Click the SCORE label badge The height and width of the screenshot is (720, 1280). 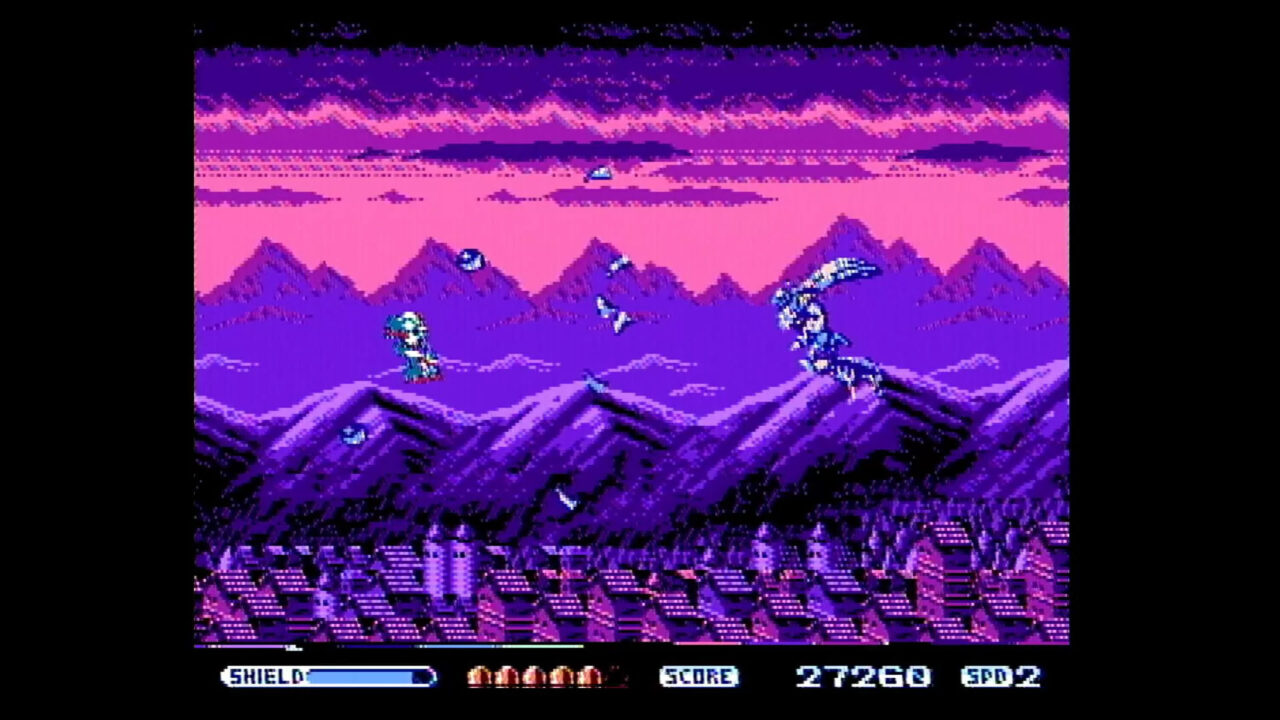pos(698,677)
